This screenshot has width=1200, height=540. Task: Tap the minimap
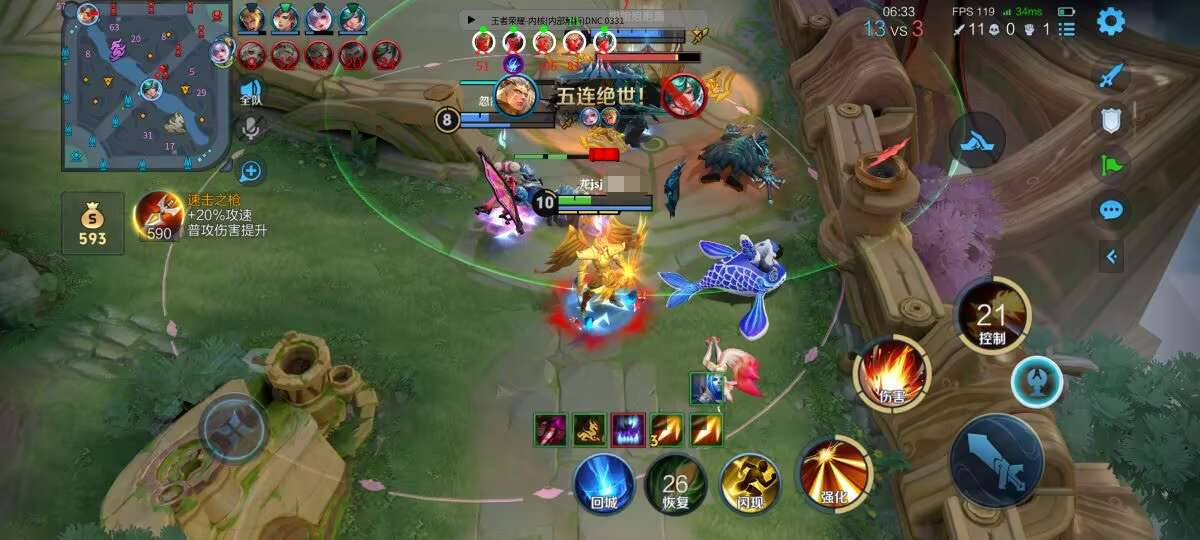point(146,86)
